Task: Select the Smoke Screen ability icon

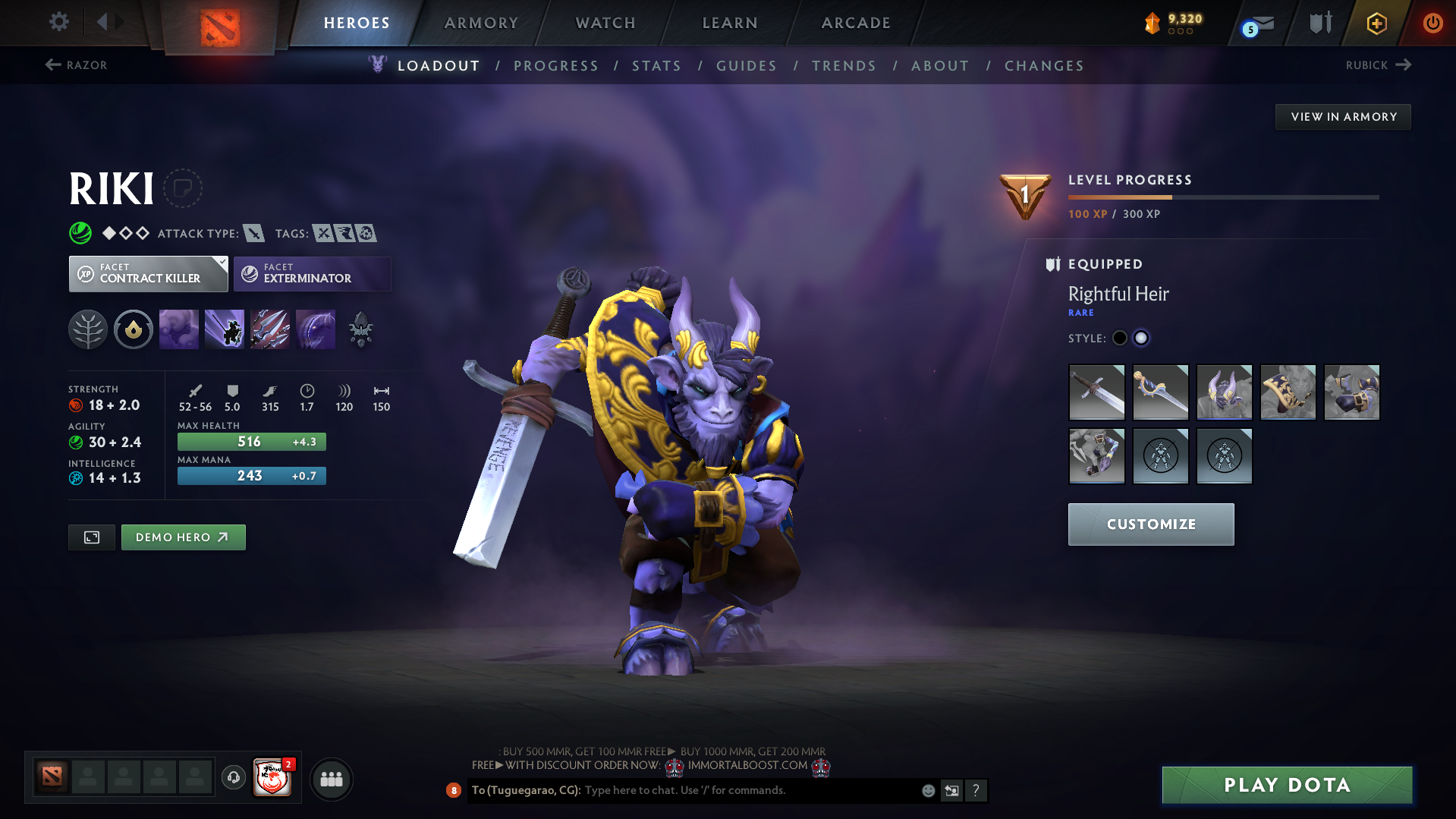Action: [x=179, y=329]
